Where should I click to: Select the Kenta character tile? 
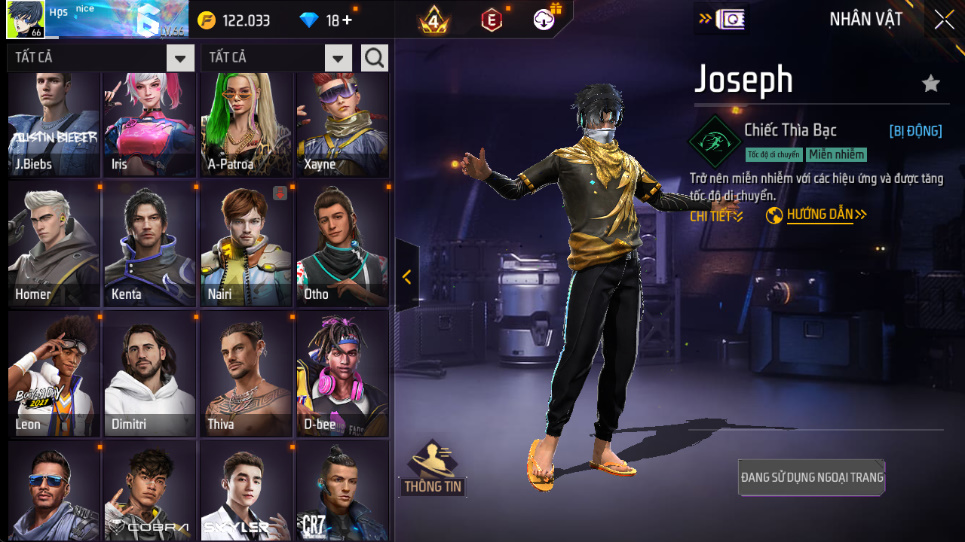(150, 244)
